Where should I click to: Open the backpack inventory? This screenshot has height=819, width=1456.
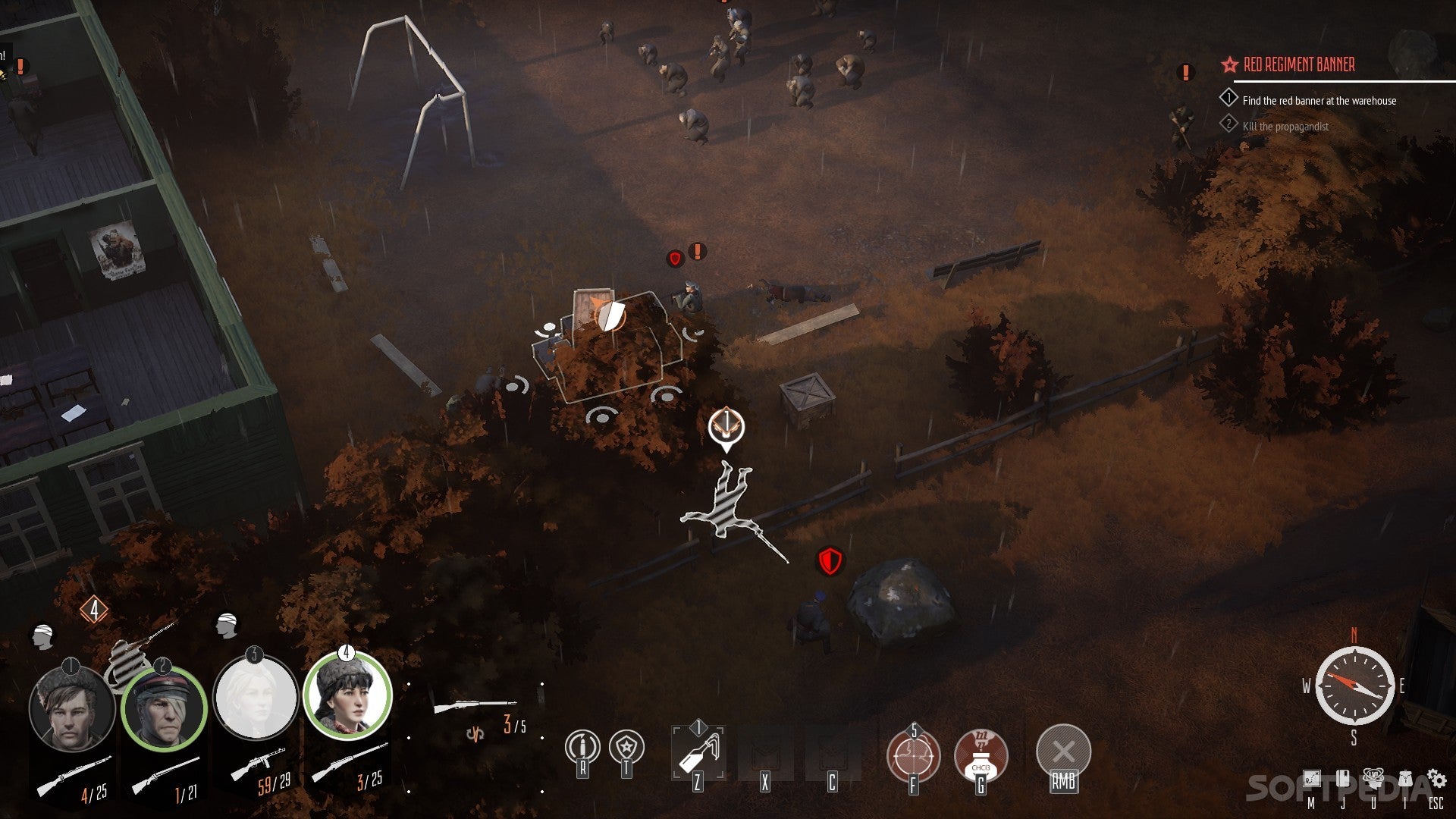pyautogui.click(x=1405, y=780)
